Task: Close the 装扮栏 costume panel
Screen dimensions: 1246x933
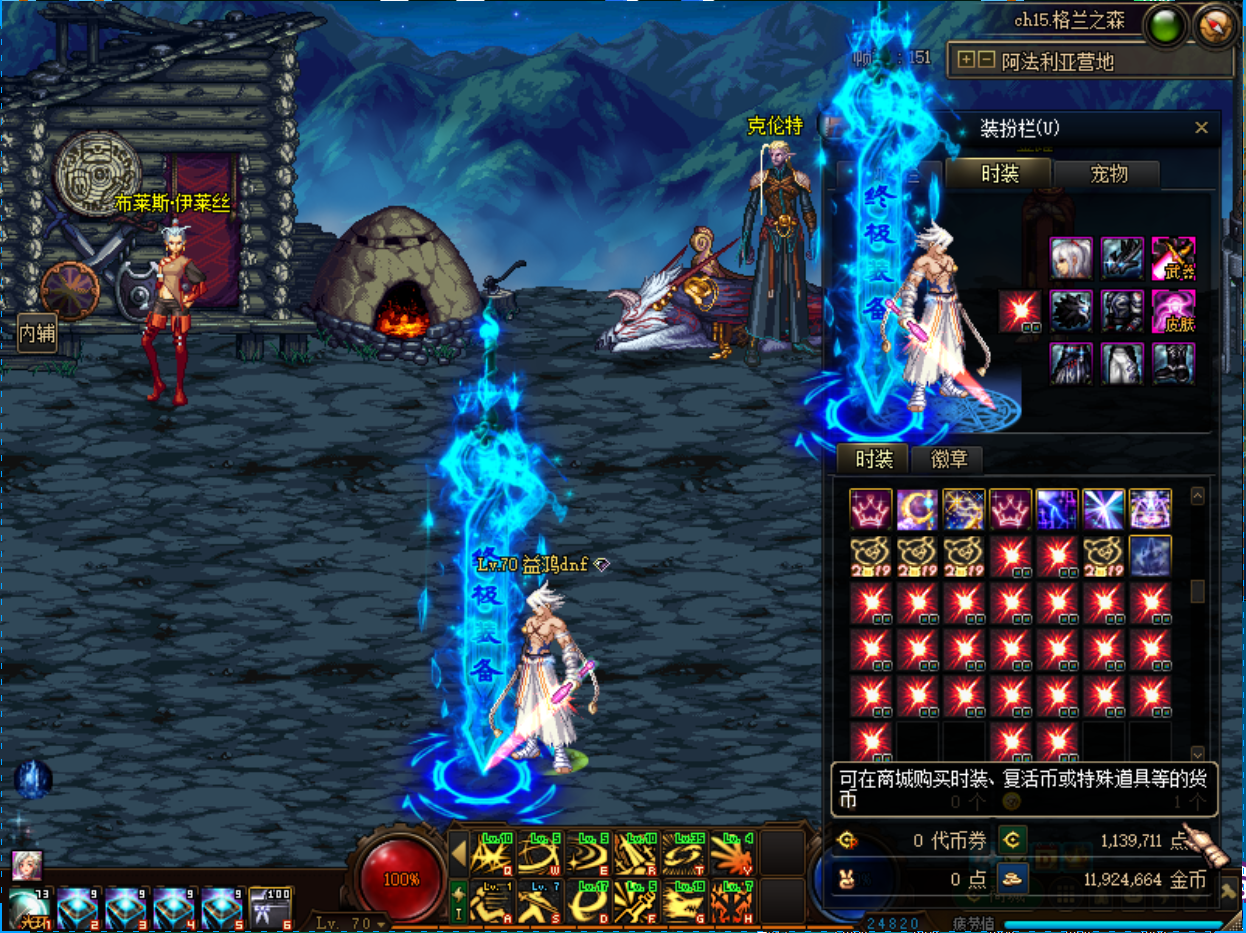Action: click(1201, 128)
